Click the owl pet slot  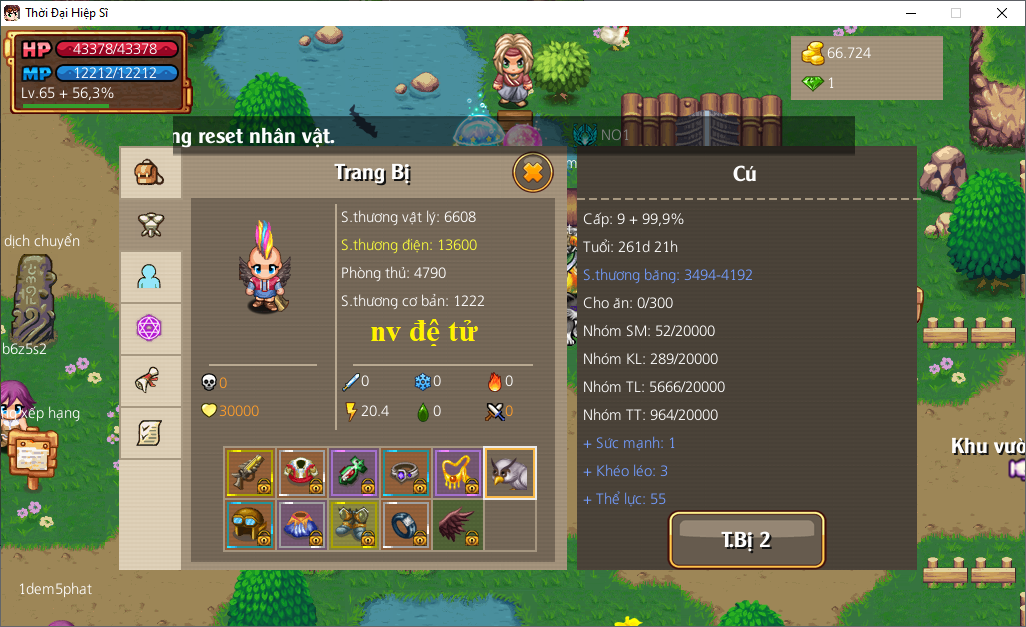click(x=510, y=473)
